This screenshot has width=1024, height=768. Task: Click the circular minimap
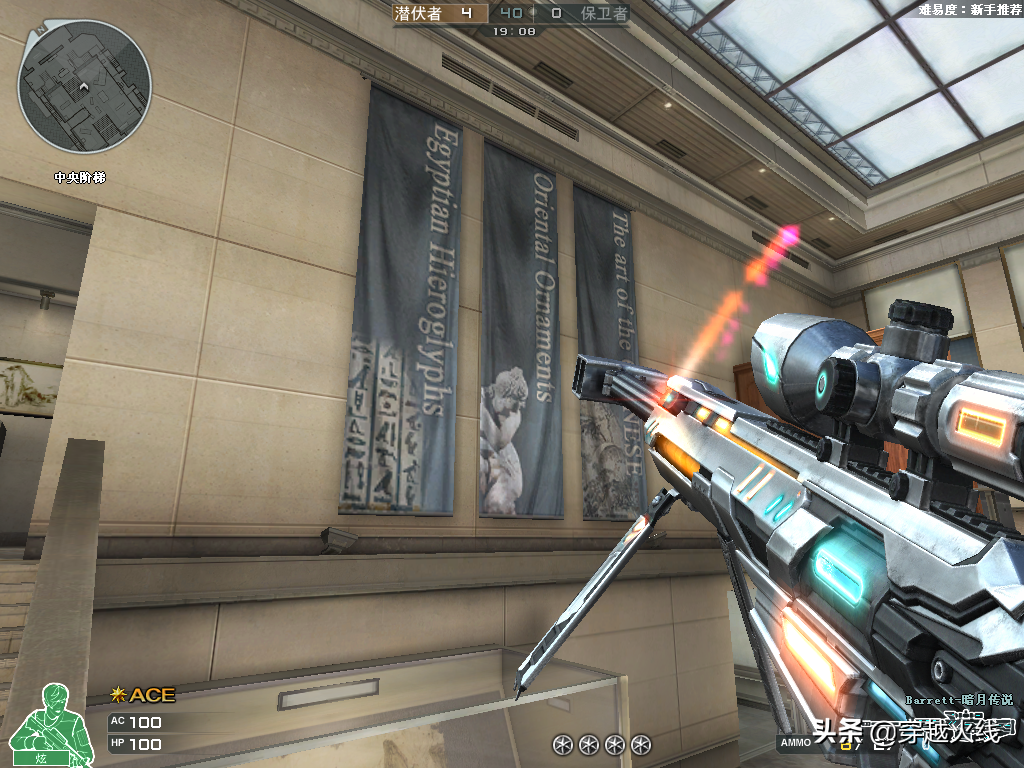(84, 86)
